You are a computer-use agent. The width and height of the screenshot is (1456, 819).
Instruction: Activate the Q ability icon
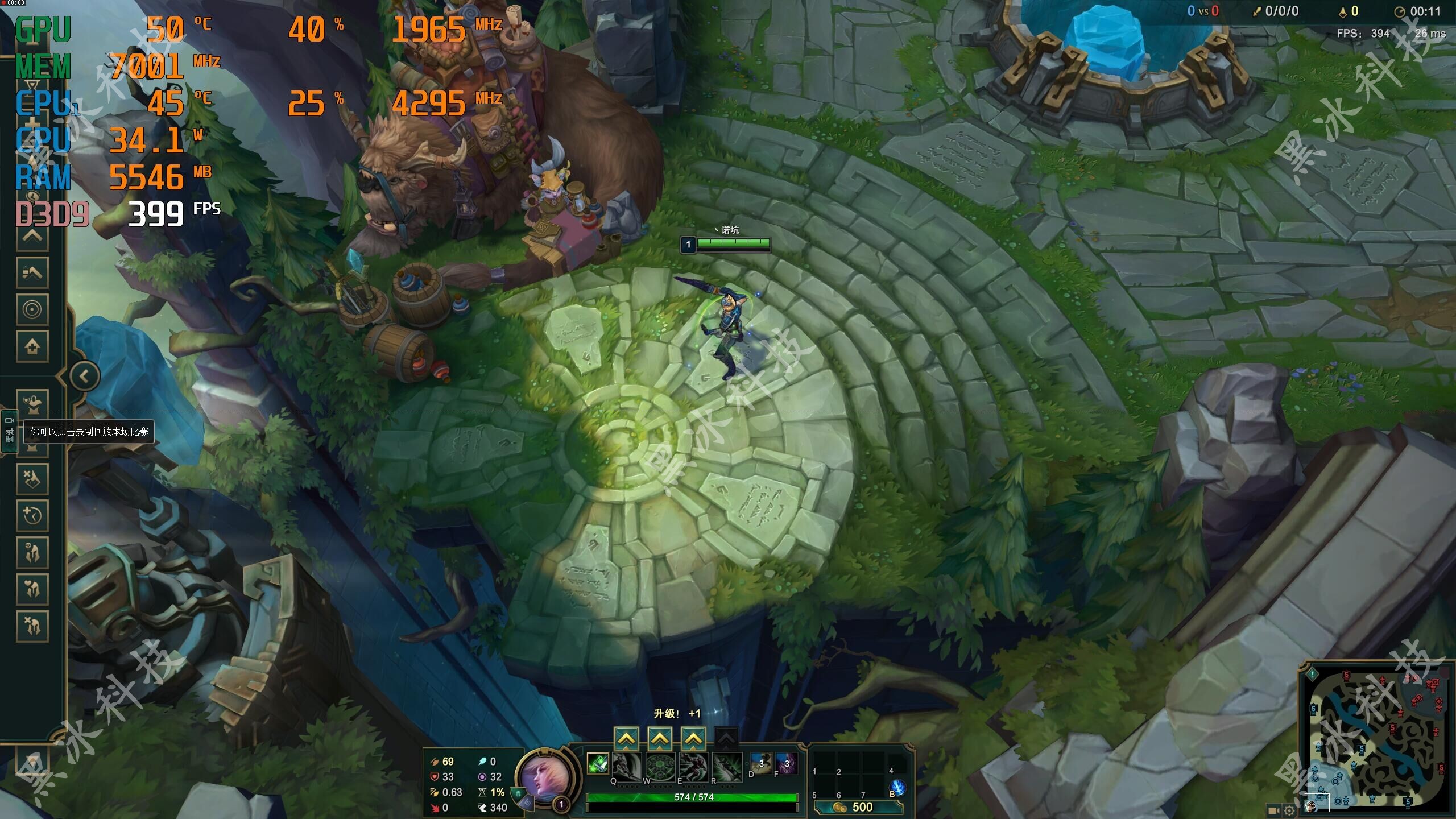(626, 766)
